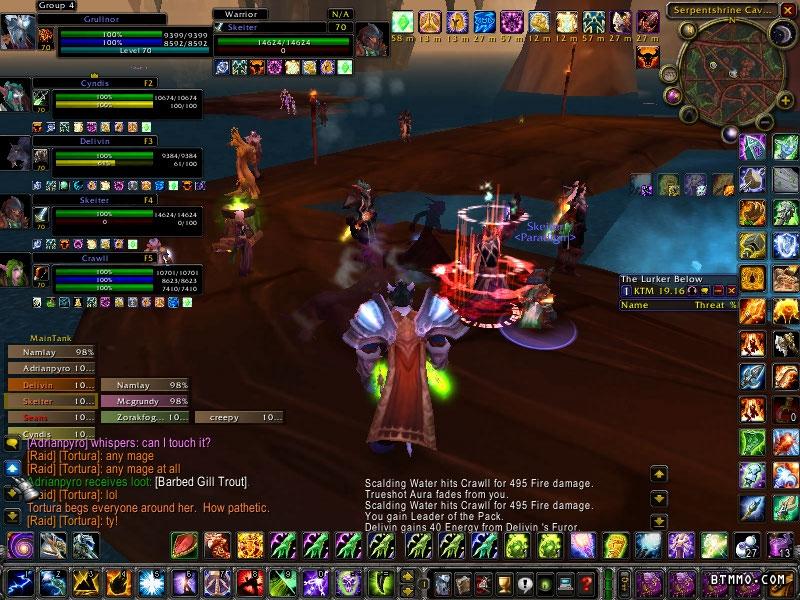
Task: Select Mcgrundy raid frame bar
Action: click(x=144, y=401)
